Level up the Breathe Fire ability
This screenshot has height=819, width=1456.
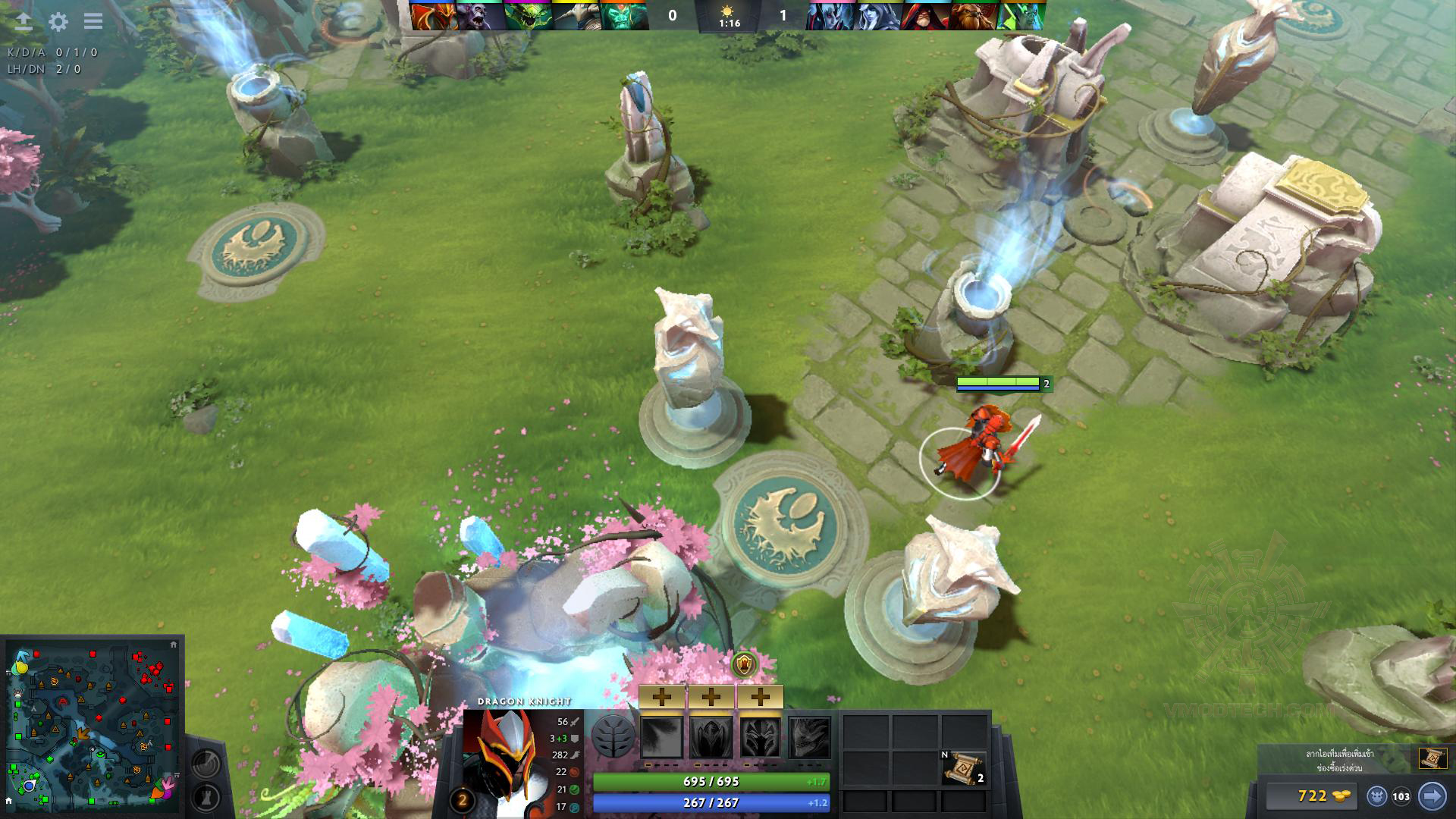pyautogui.click(x=662, y=697)
